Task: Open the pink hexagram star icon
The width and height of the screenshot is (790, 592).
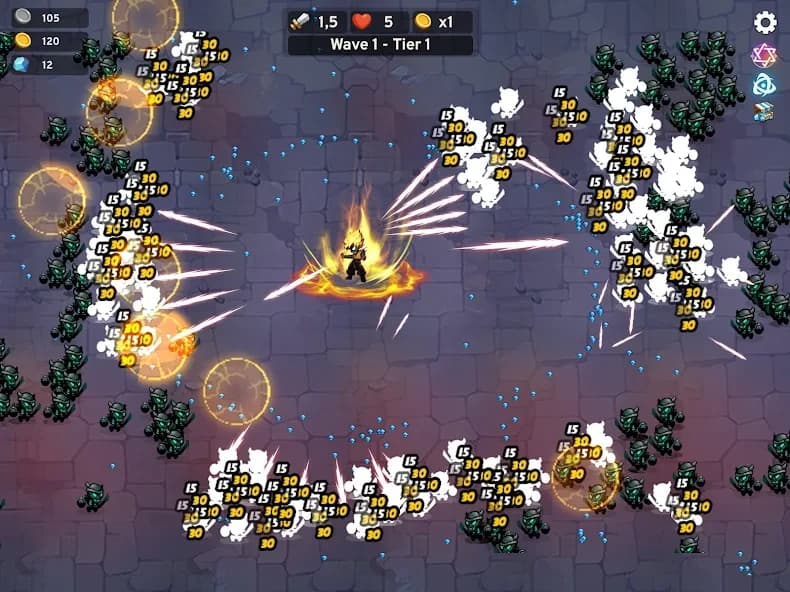Action: 765,55
